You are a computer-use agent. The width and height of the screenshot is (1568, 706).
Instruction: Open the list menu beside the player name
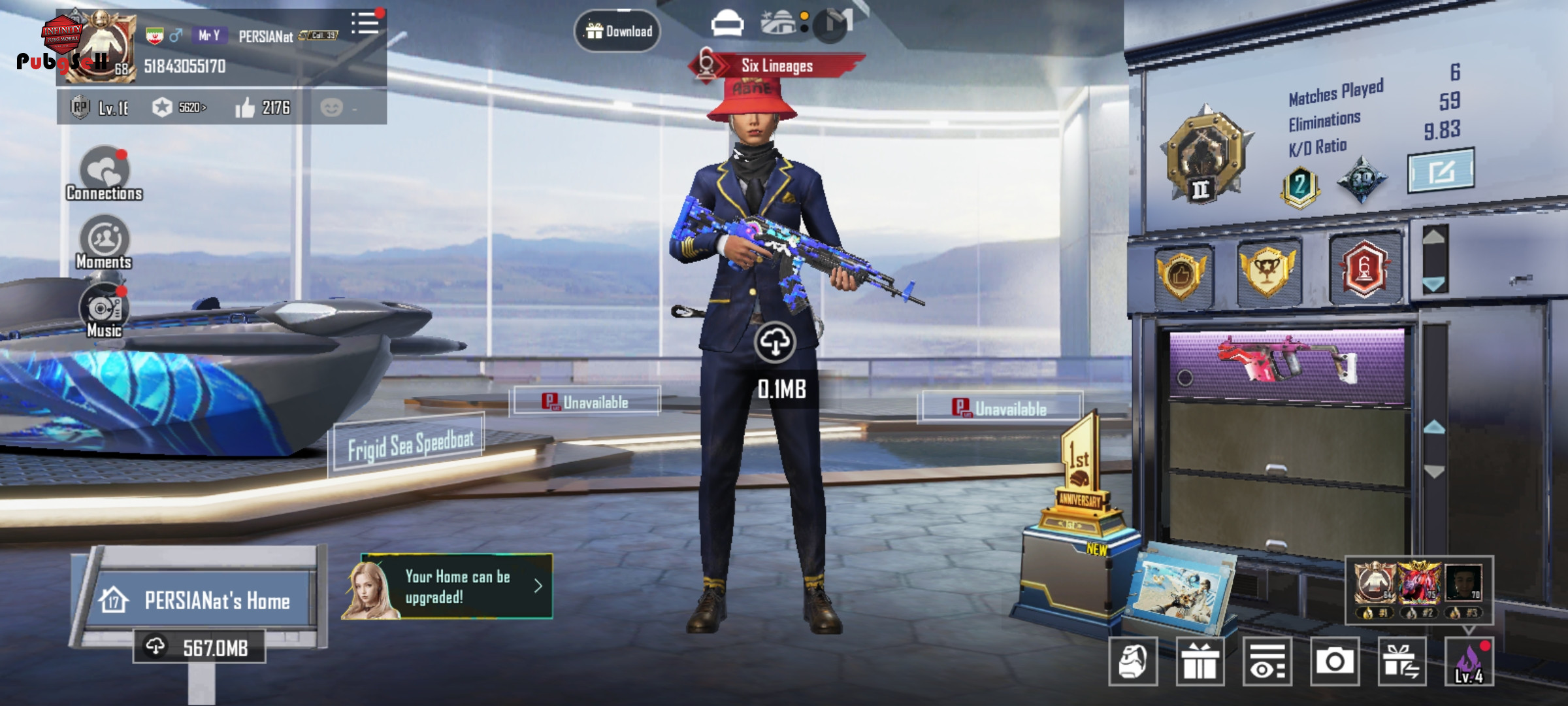pyautogui.click(x=365, y=24)
